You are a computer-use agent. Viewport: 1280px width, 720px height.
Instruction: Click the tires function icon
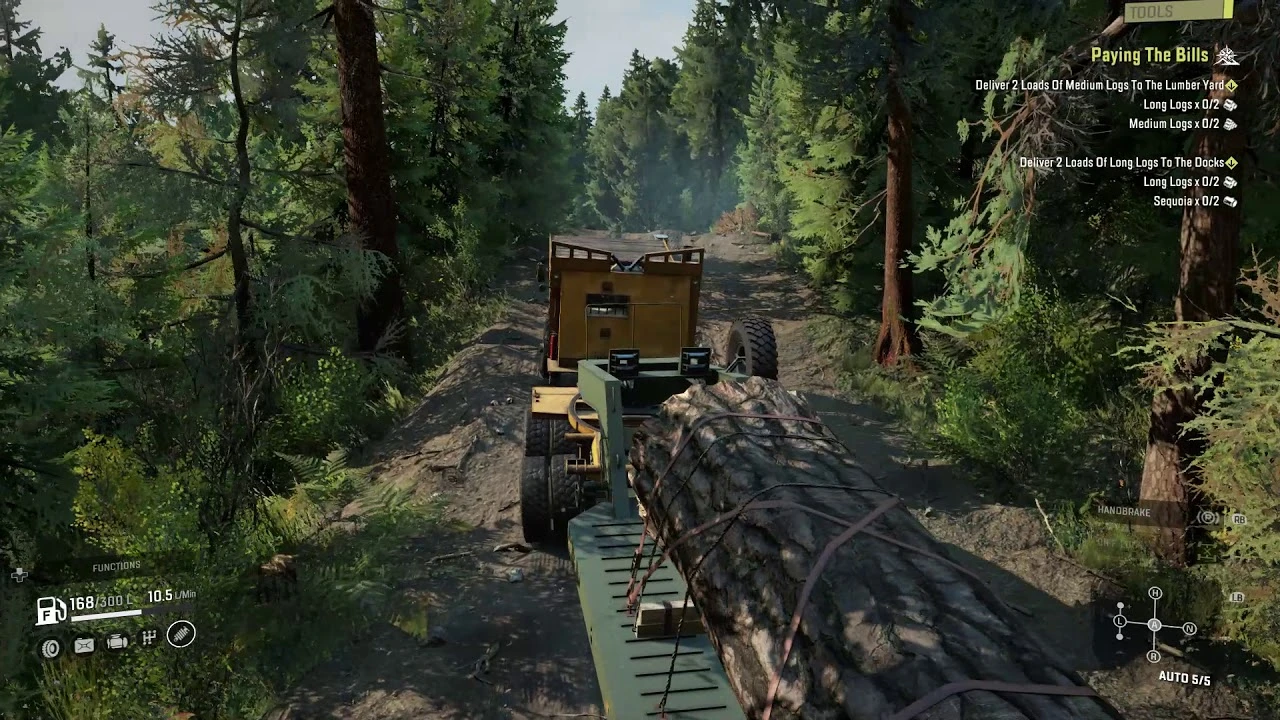[x=52, y=647]
